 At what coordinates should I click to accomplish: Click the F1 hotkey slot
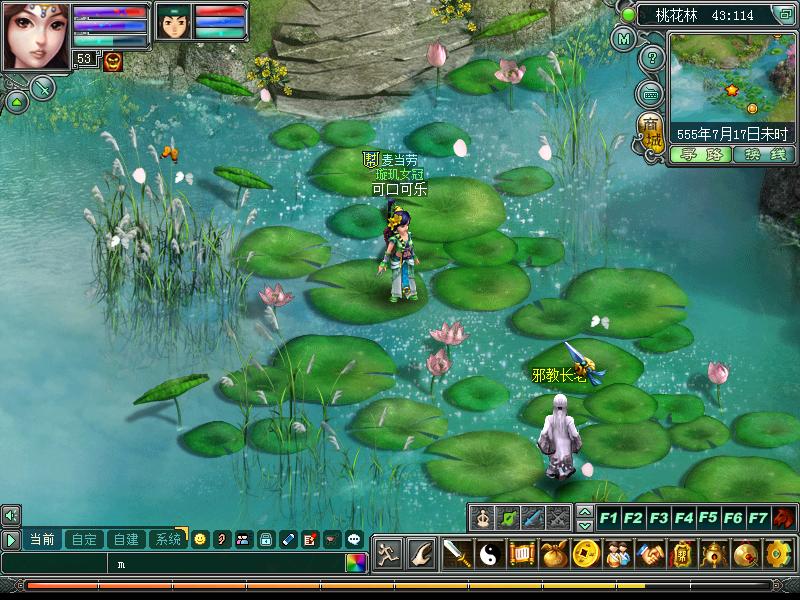(608, 518)
